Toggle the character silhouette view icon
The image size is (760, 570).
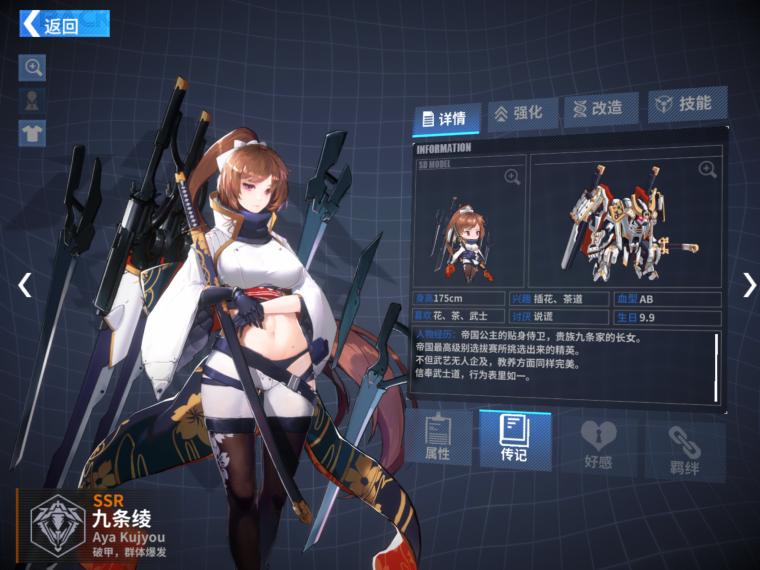click(33, 100)
